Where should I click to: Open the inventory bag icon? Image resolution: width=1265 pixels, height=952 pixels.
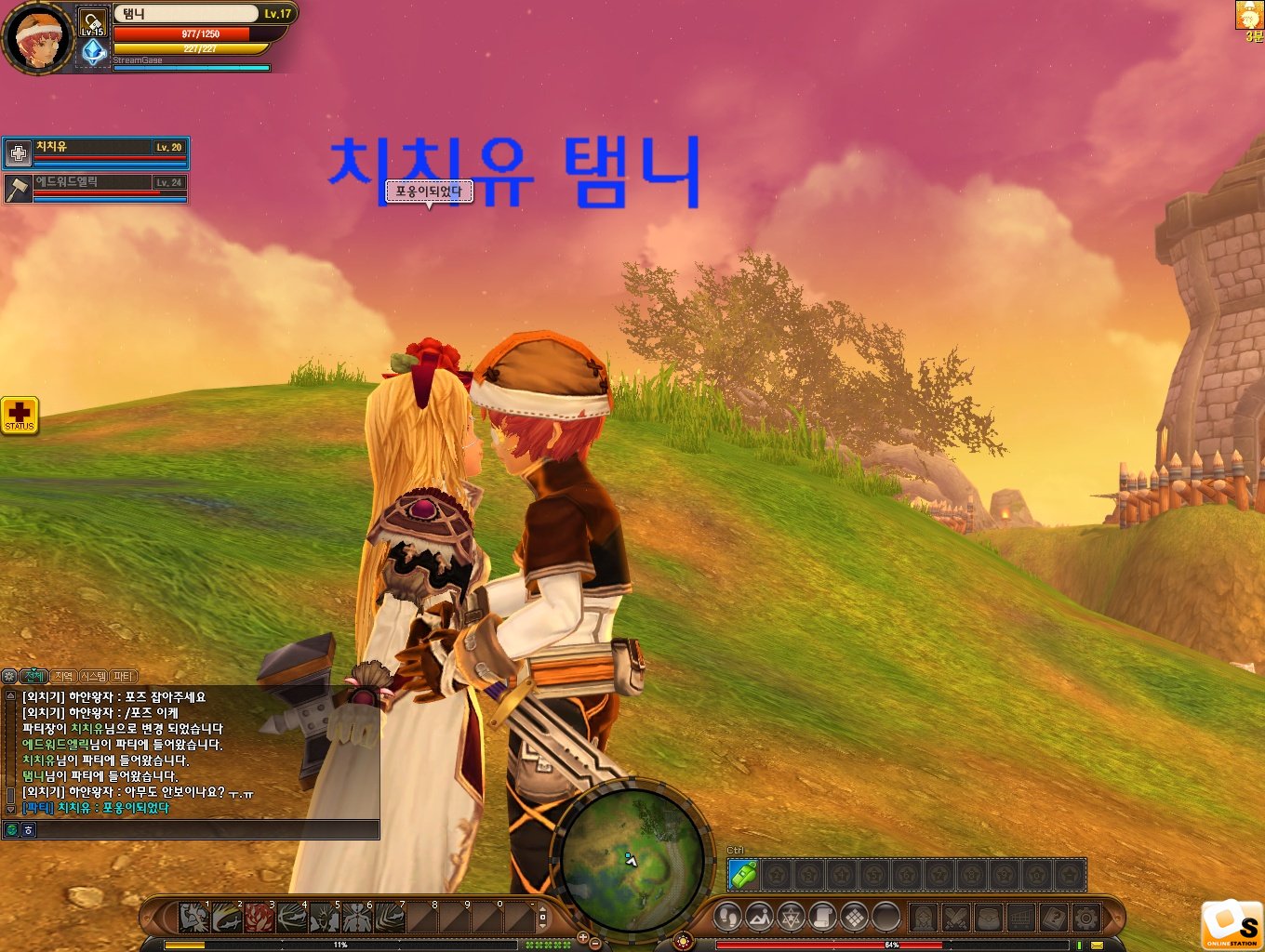click(x=989, y=918)
